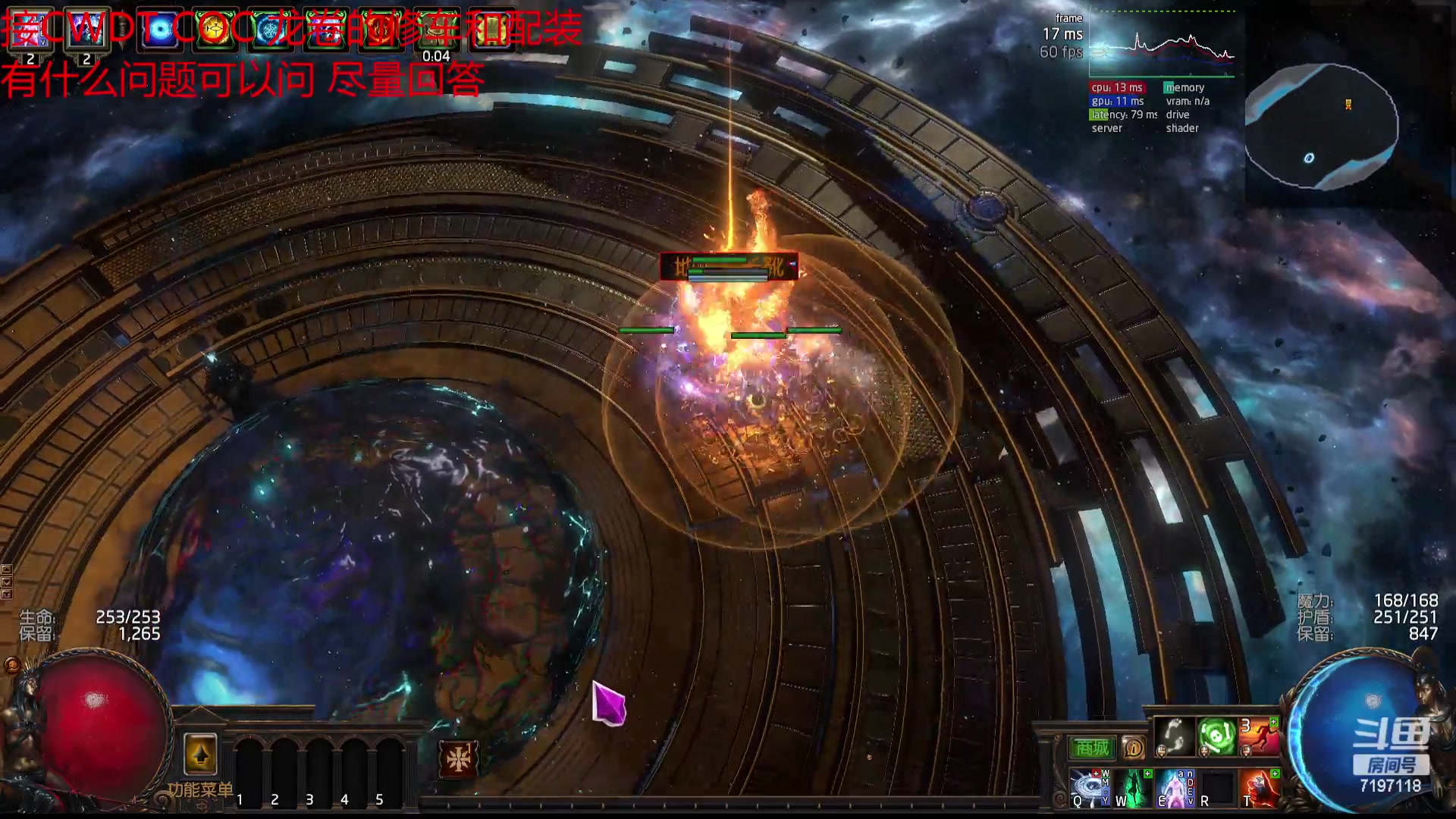Inspect the blue snowflake aura buff icon
The width and height of the screenshot is (1456, 819).
coord(270,30)
